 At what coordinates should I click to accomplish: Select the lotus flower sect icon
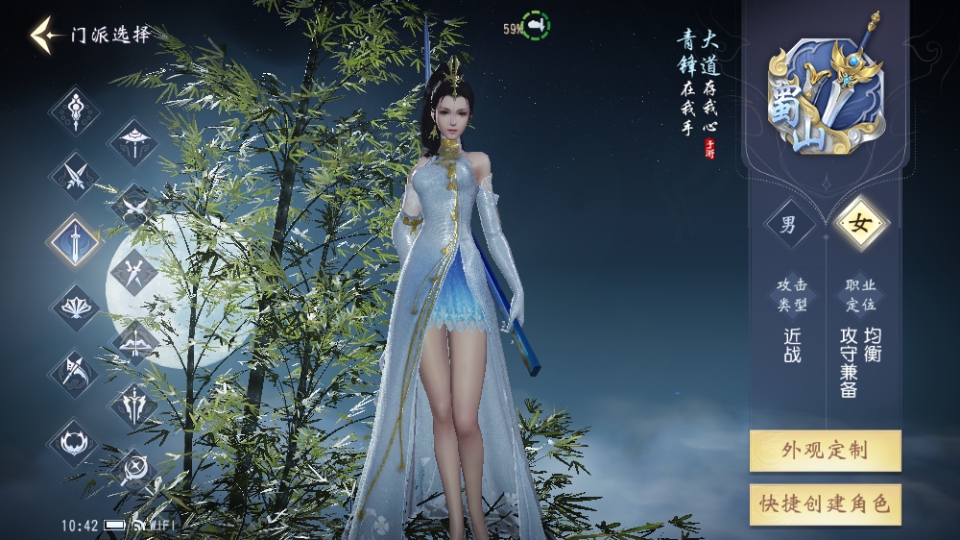(75, 307)
